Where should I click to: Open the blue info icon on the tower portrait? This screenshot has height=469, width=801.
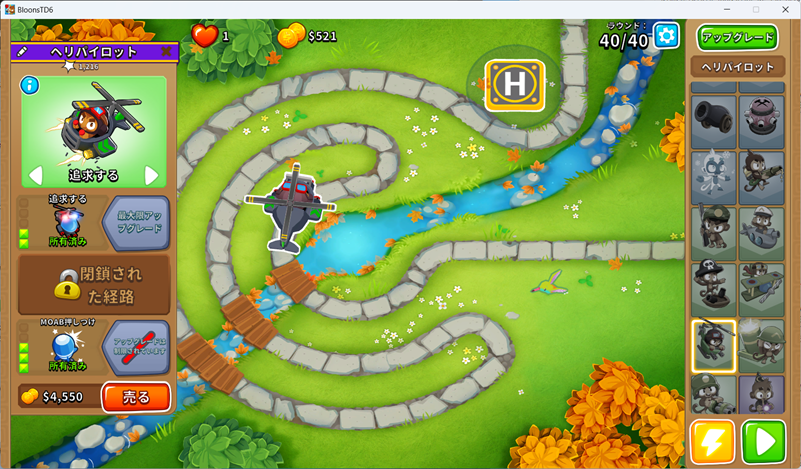[x=29, y=85]
